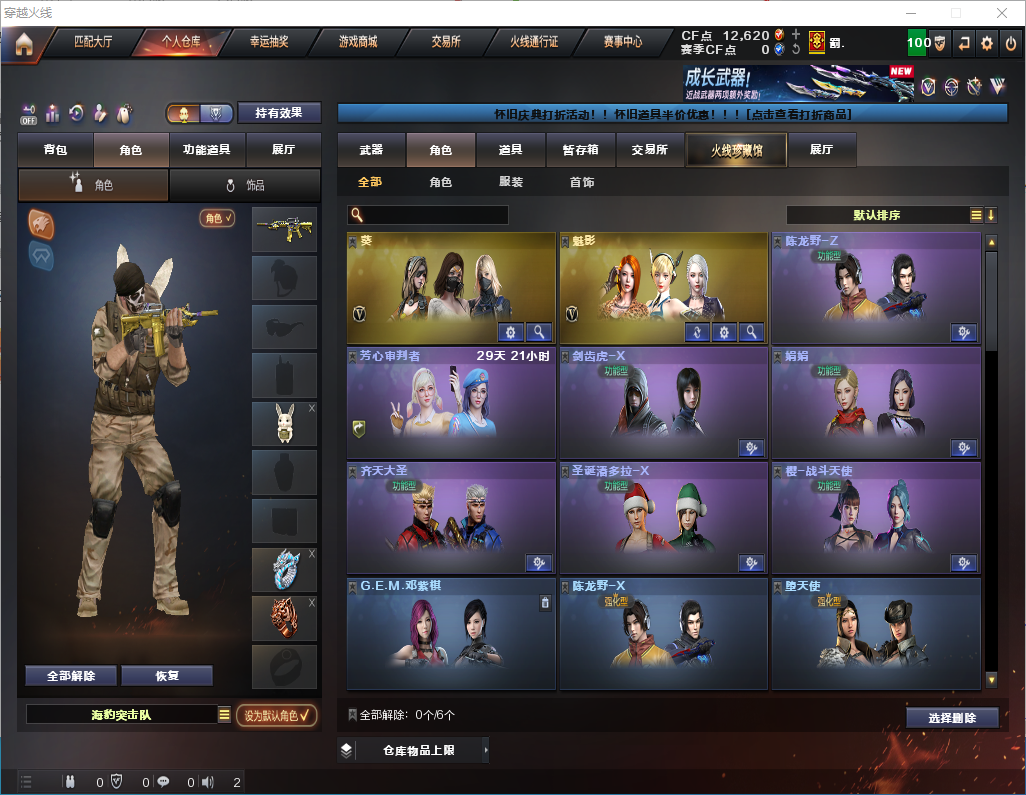Open the 火线珍藏馆 collection tab
Screen dimensions: 1026x795
click(736, 150)
